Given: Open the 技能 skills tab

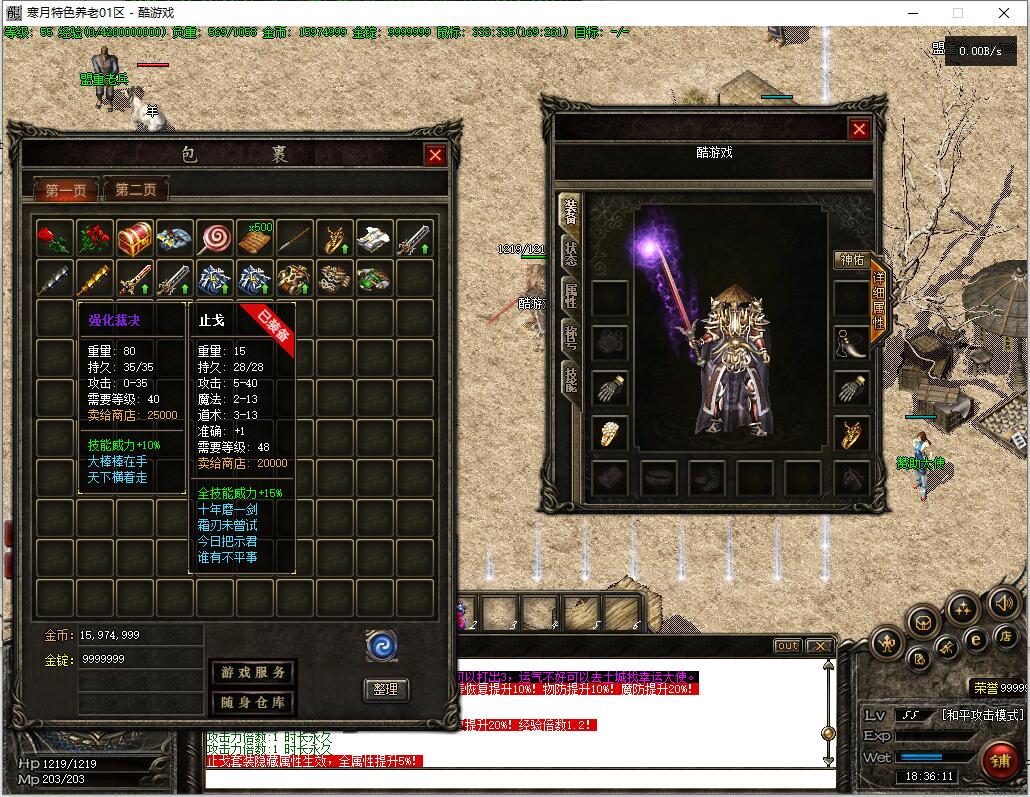Looking at the screenshot, I should click(x=570, y=379).
